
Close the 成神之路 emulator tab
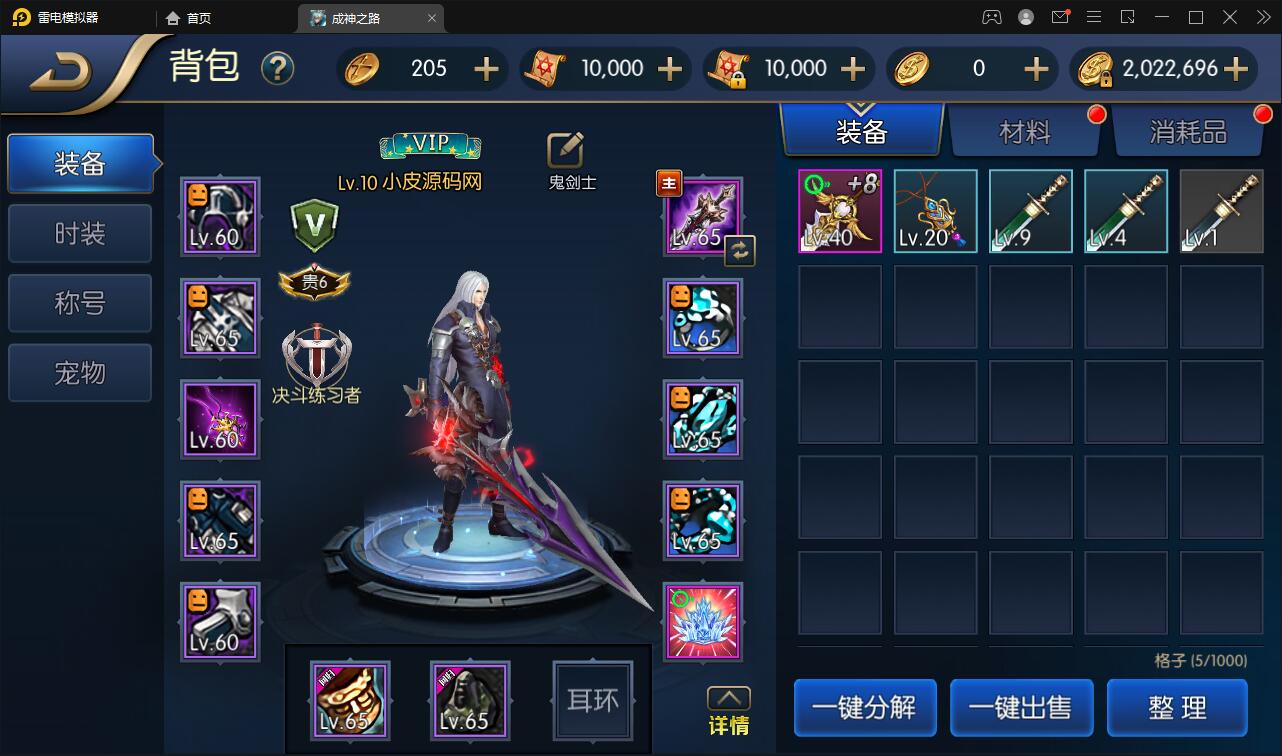point(432,18)
